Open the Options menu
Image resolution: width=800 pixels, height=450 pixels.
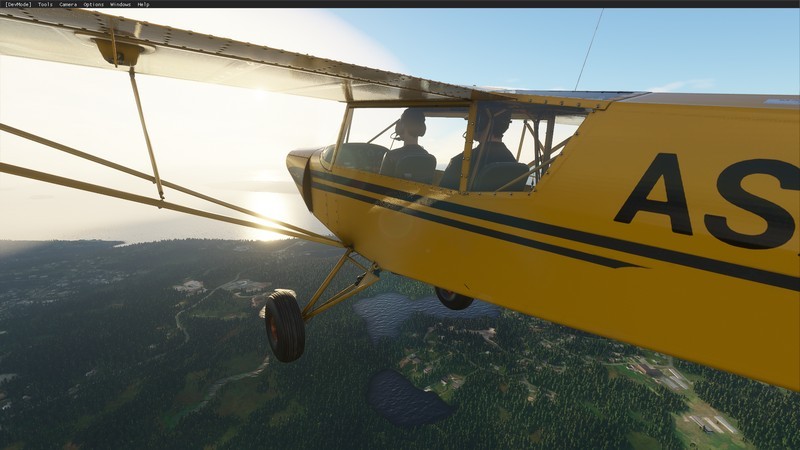coord(93,4)
